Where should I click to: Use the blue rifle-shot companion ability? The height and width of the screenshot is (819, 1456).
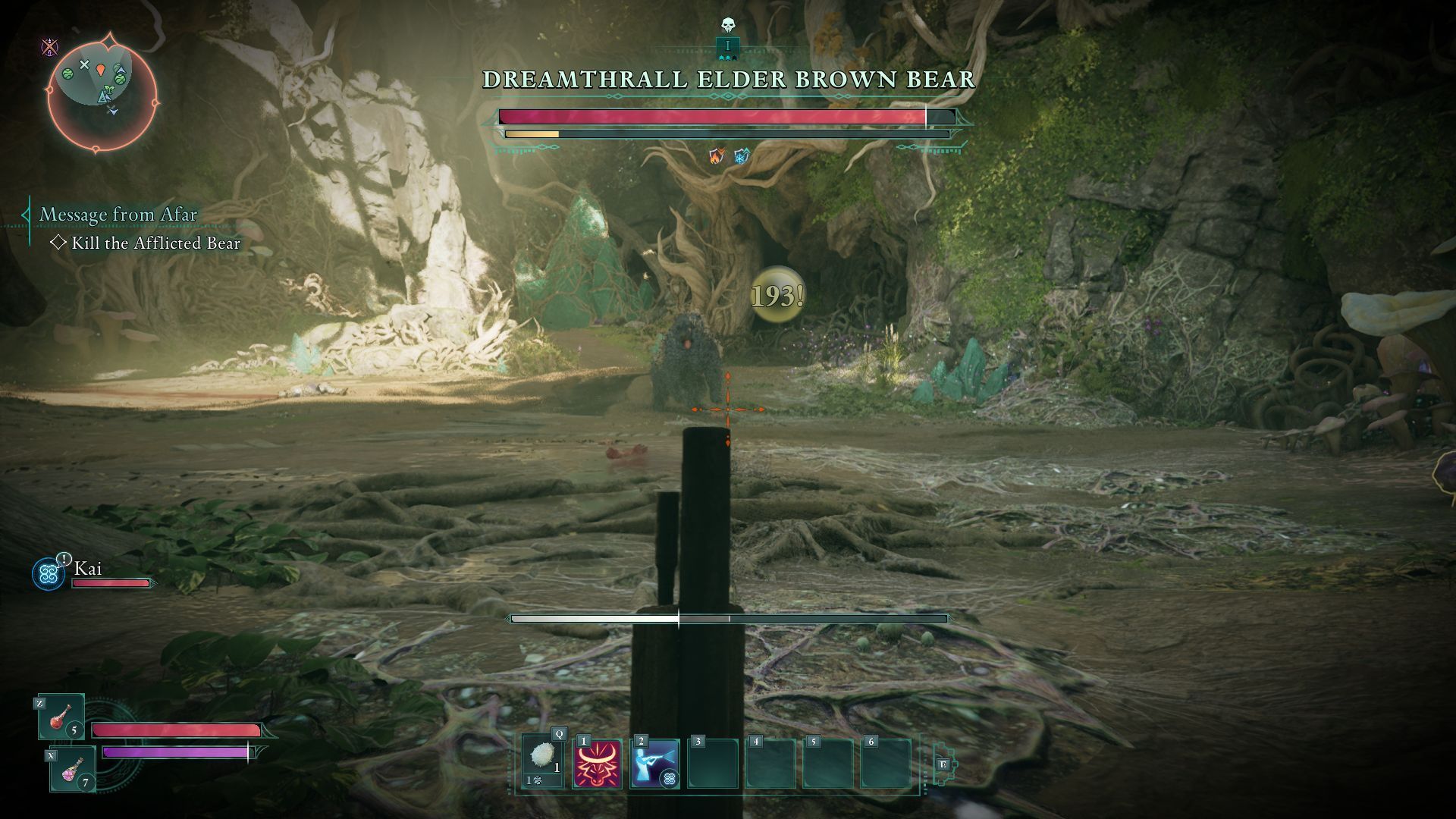point(654,764)
